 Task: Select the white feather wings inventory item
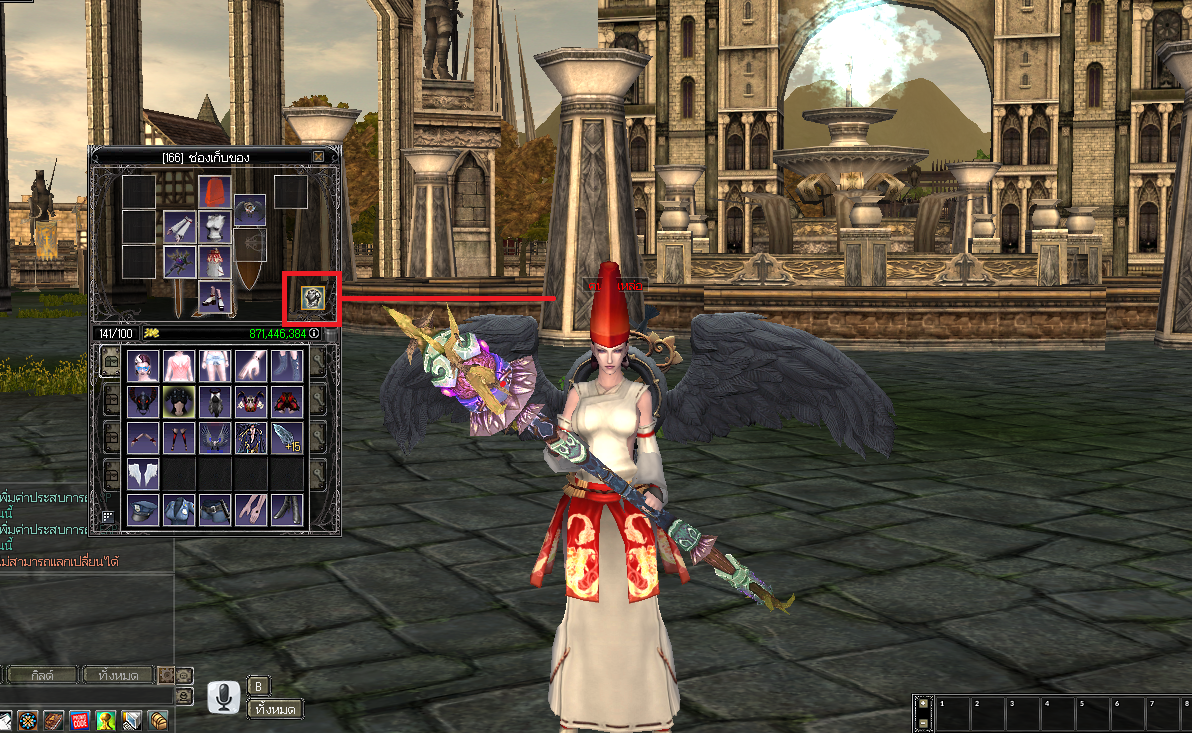(142, 473)
